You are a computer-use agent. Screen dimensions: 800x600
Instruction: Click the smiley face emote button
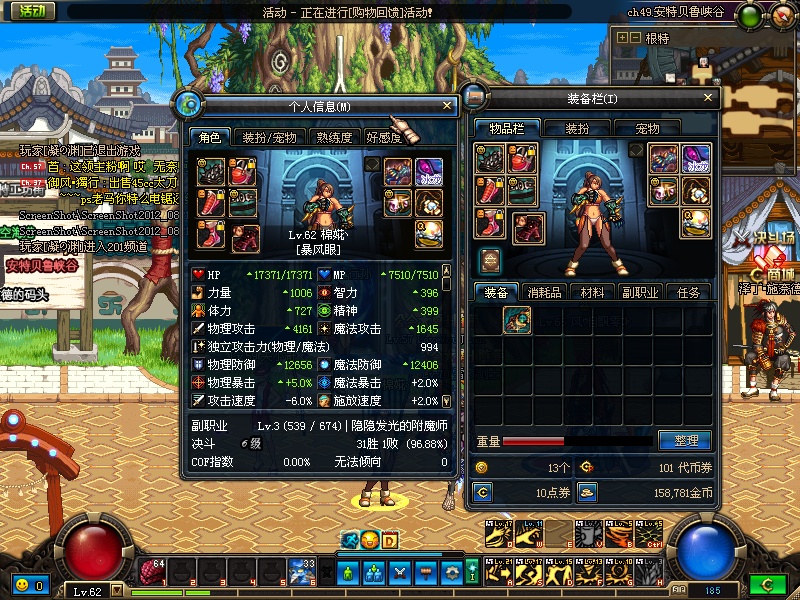21,585
